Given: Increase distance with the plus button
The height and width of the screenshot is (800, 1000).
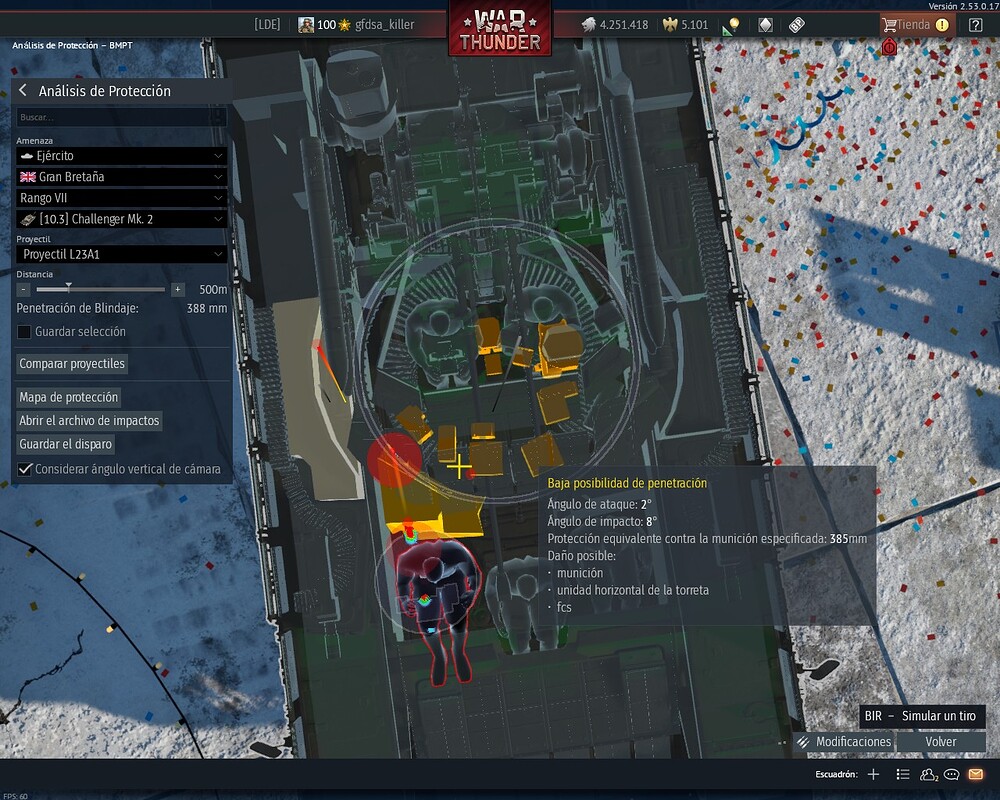Looking at the screenshot, I should 178,289.
